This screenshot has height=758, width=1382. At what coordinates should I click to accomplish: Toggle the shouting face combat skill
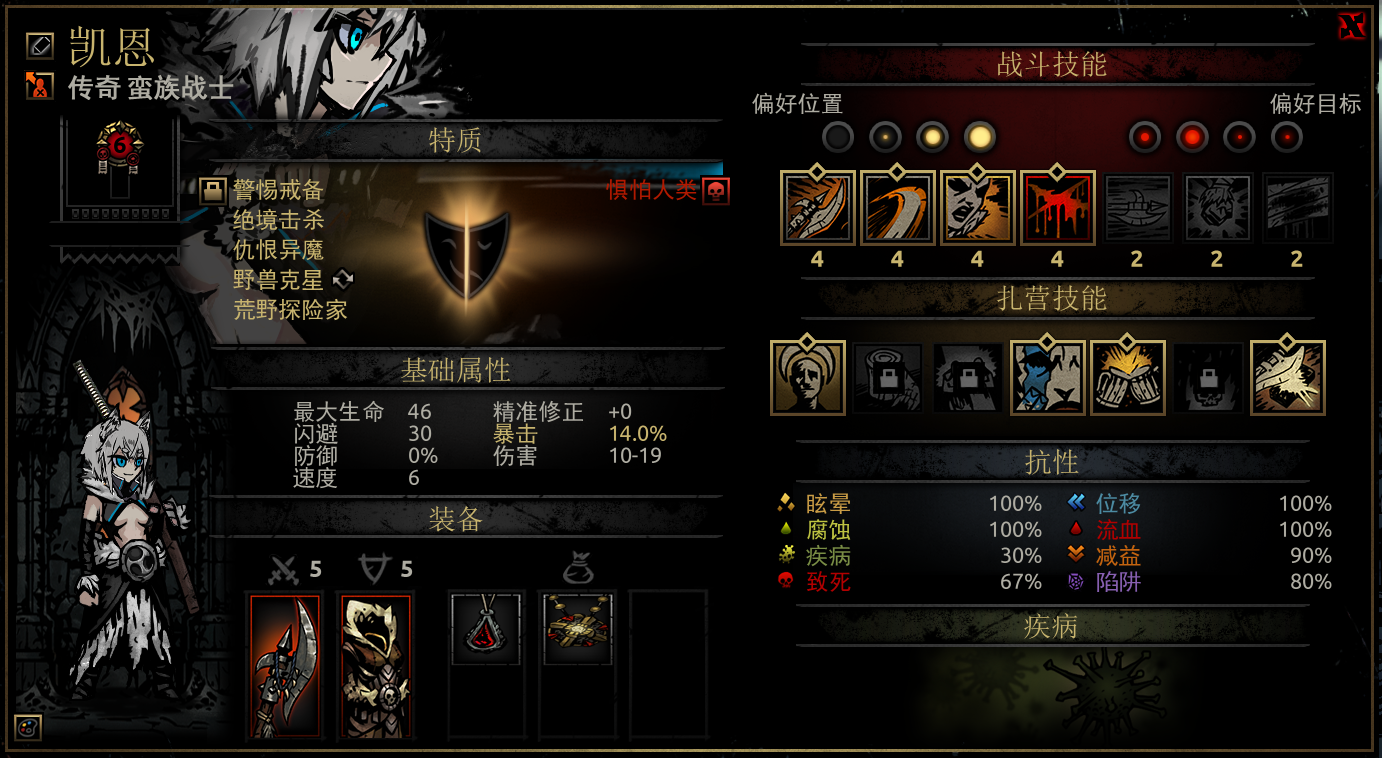(x=977, y=209)
